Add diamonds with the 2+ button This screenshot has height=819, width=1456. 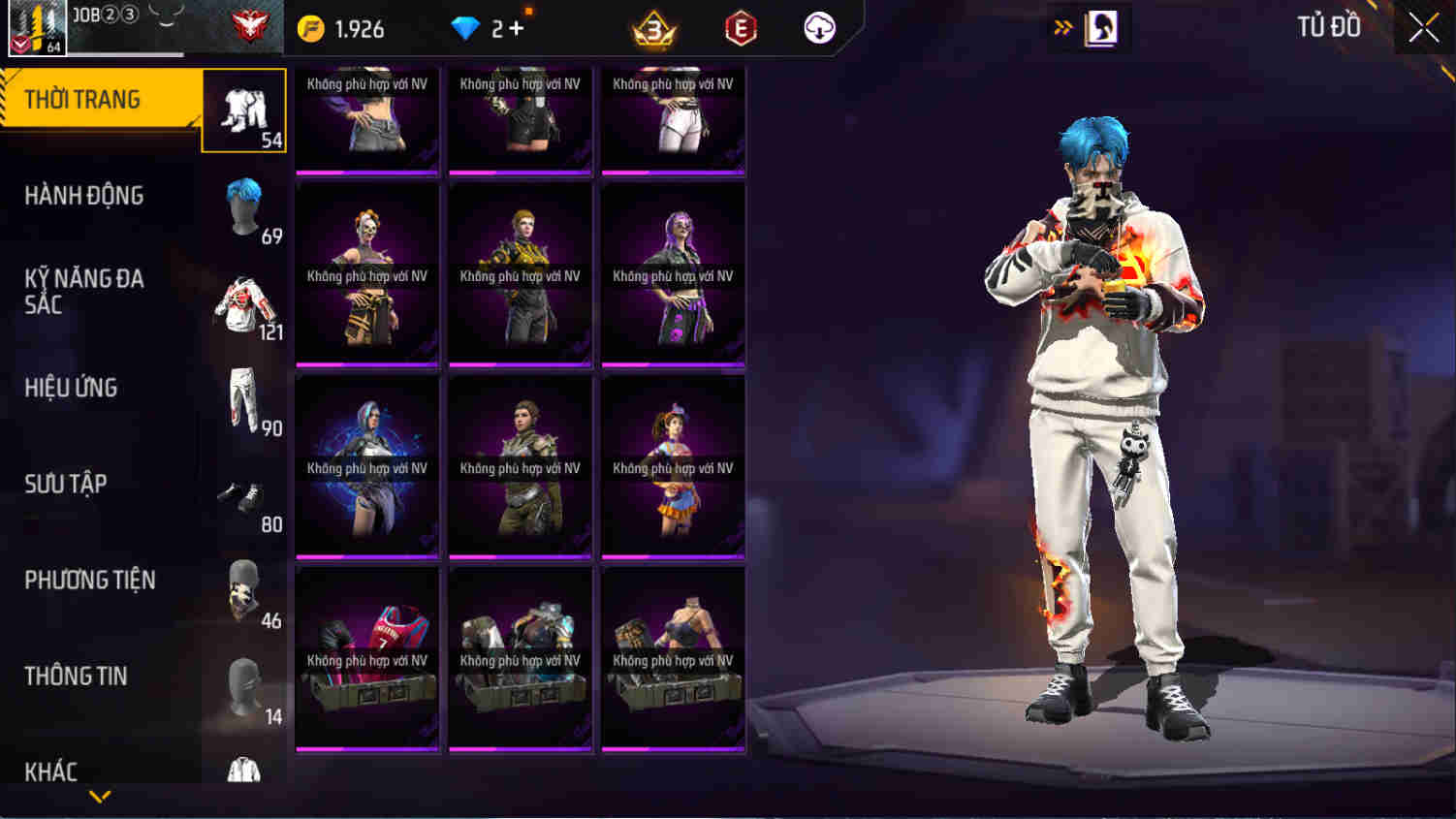pyautogui.click(x=497, y=28)
